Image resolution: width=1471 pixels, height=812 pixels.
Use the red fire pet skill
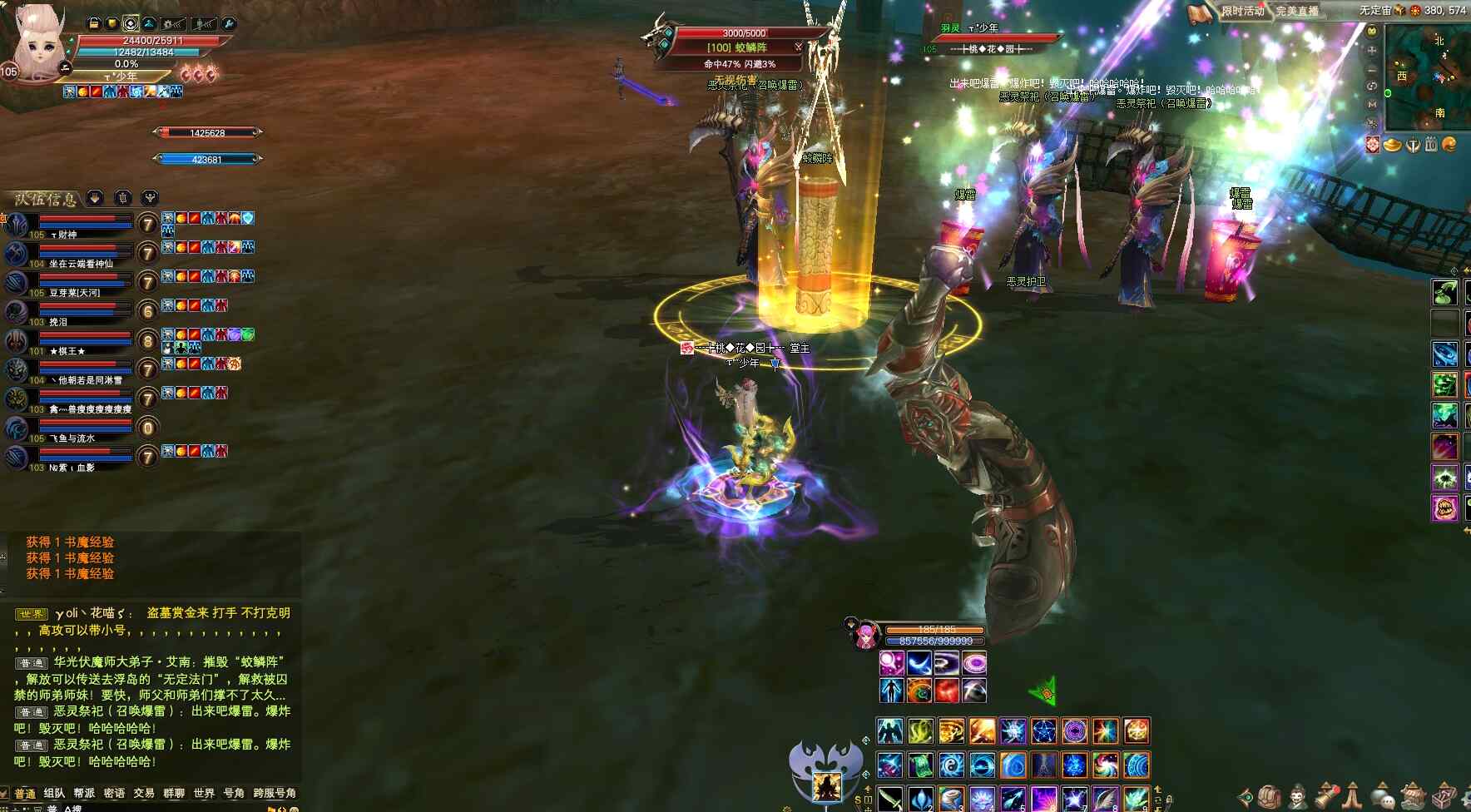pos(947,691)
